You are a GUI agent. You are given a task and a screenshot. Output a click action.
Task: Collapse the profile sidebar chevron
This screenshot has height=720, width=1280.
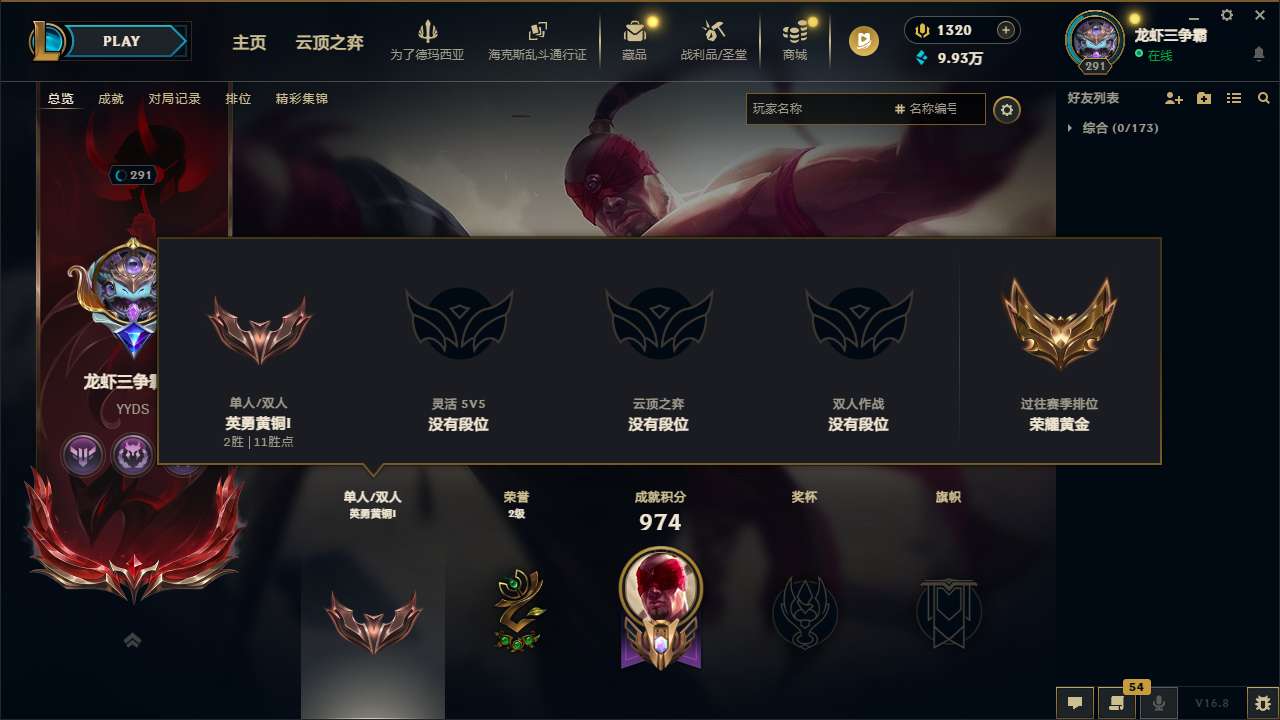pyautogui.click(x=133, y=640)
